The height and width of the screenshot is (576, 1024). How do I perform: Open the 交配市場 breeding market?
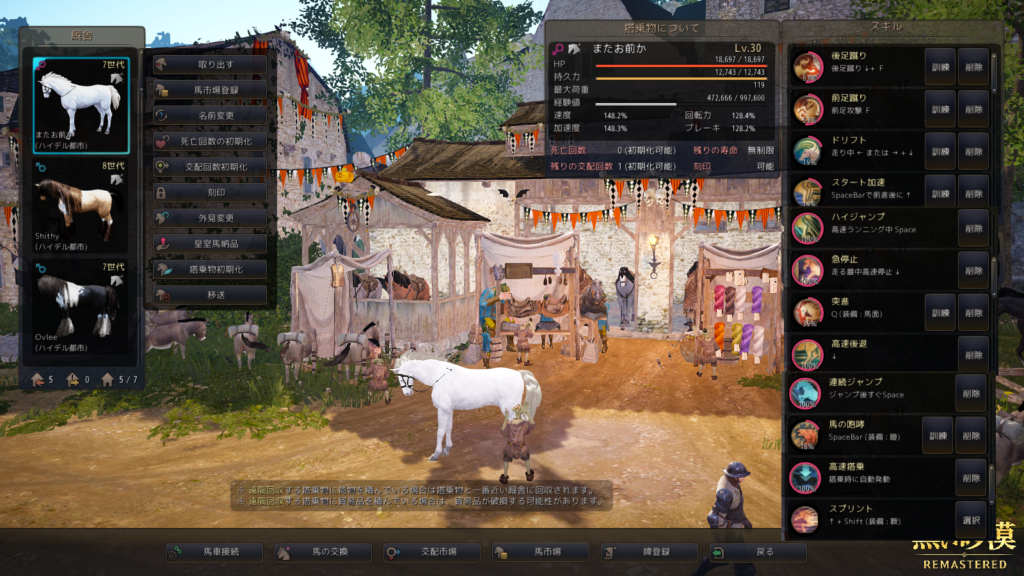point(430,551)
